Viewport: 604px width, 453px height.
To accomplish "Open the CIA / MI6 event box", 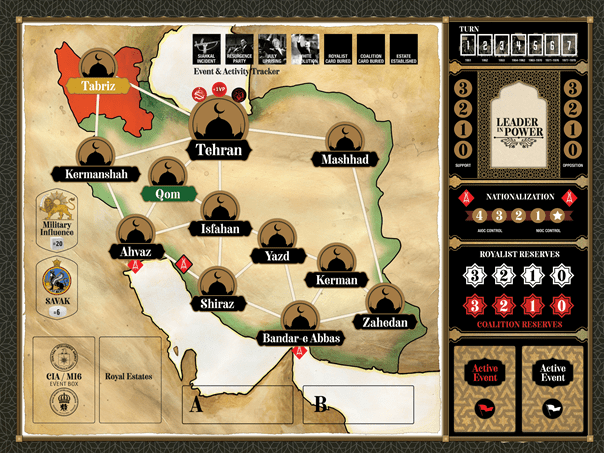I will (62, 380).
